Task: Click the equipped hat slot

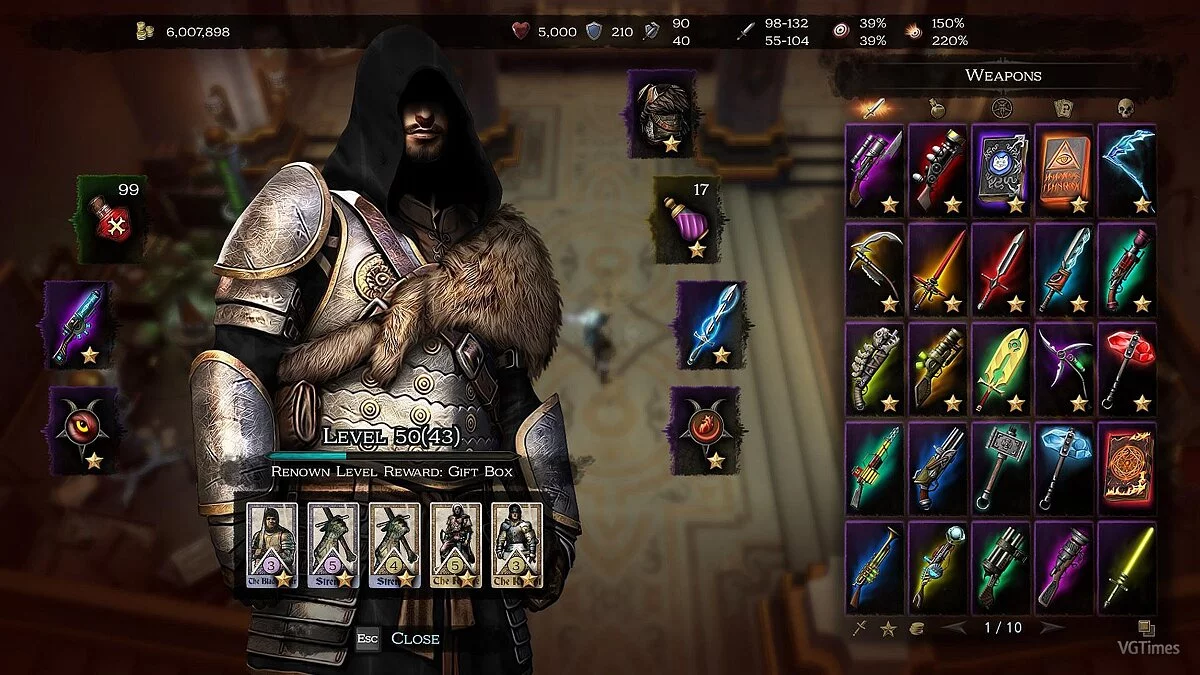Action: tap(662, 118)
